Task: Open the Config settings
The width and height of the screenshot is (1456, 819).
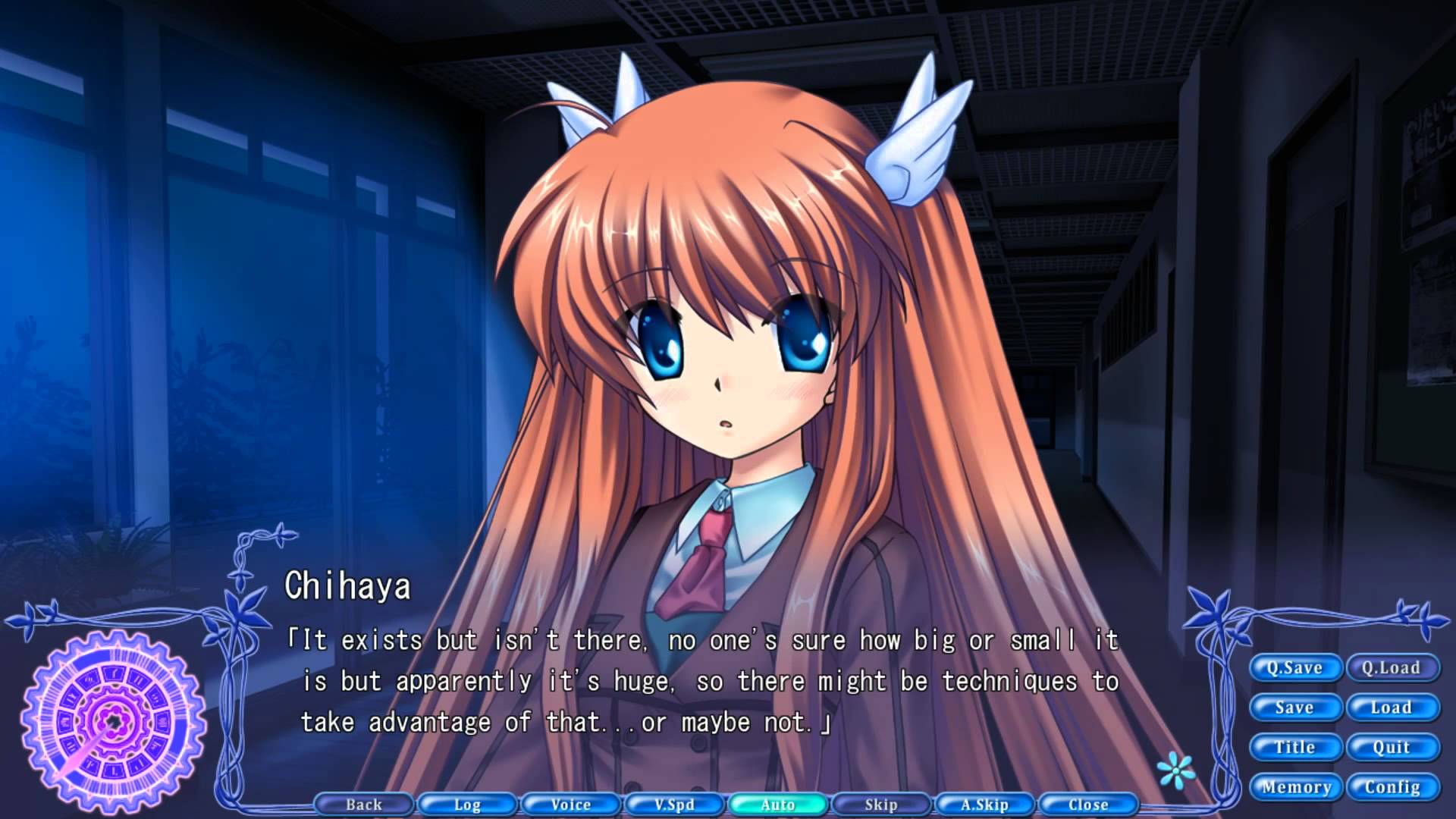Action: [x=1392, y=787]
